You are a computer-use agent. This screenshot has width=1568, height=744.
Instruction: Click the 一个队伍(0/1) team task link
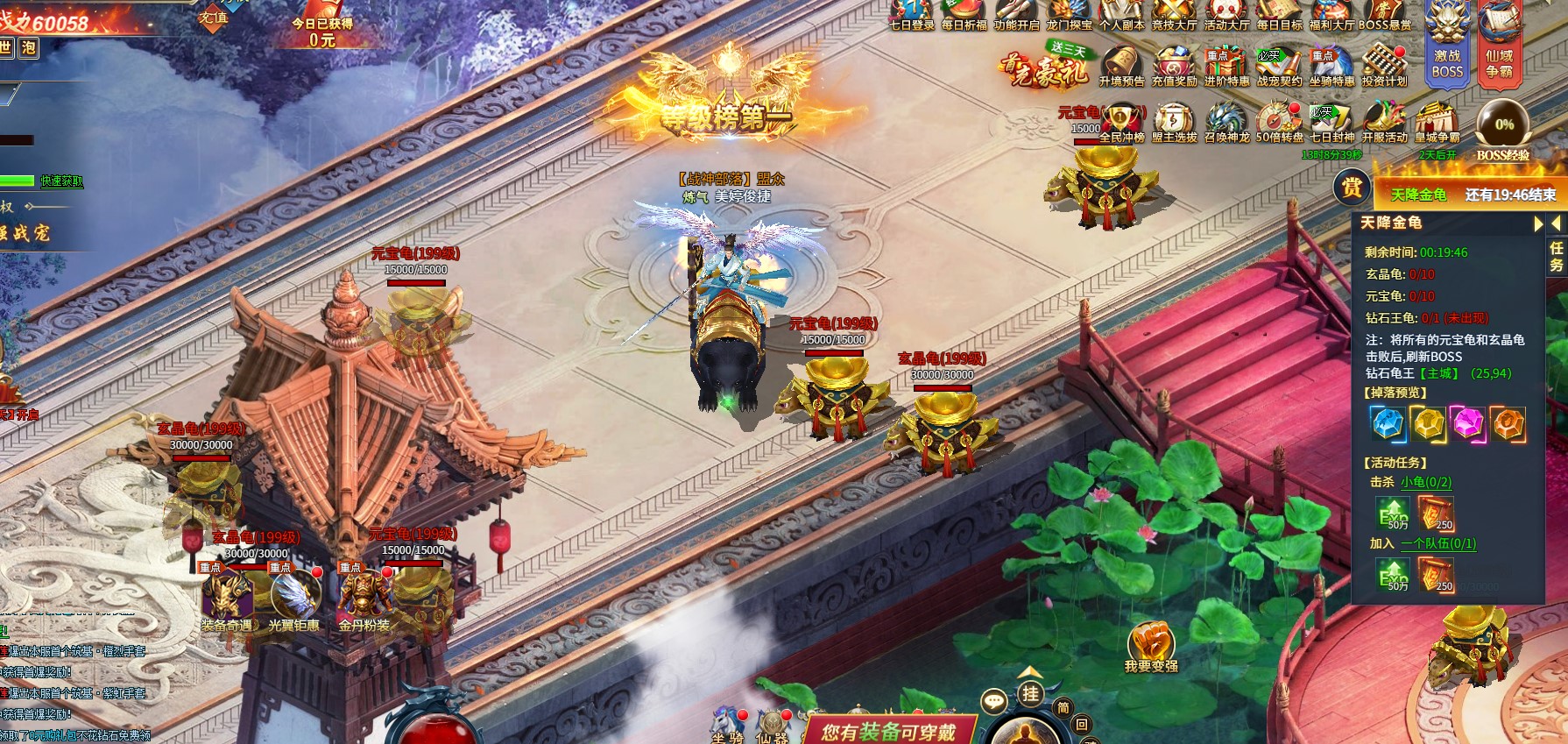pyautogui.click(x=1437, y=543)
